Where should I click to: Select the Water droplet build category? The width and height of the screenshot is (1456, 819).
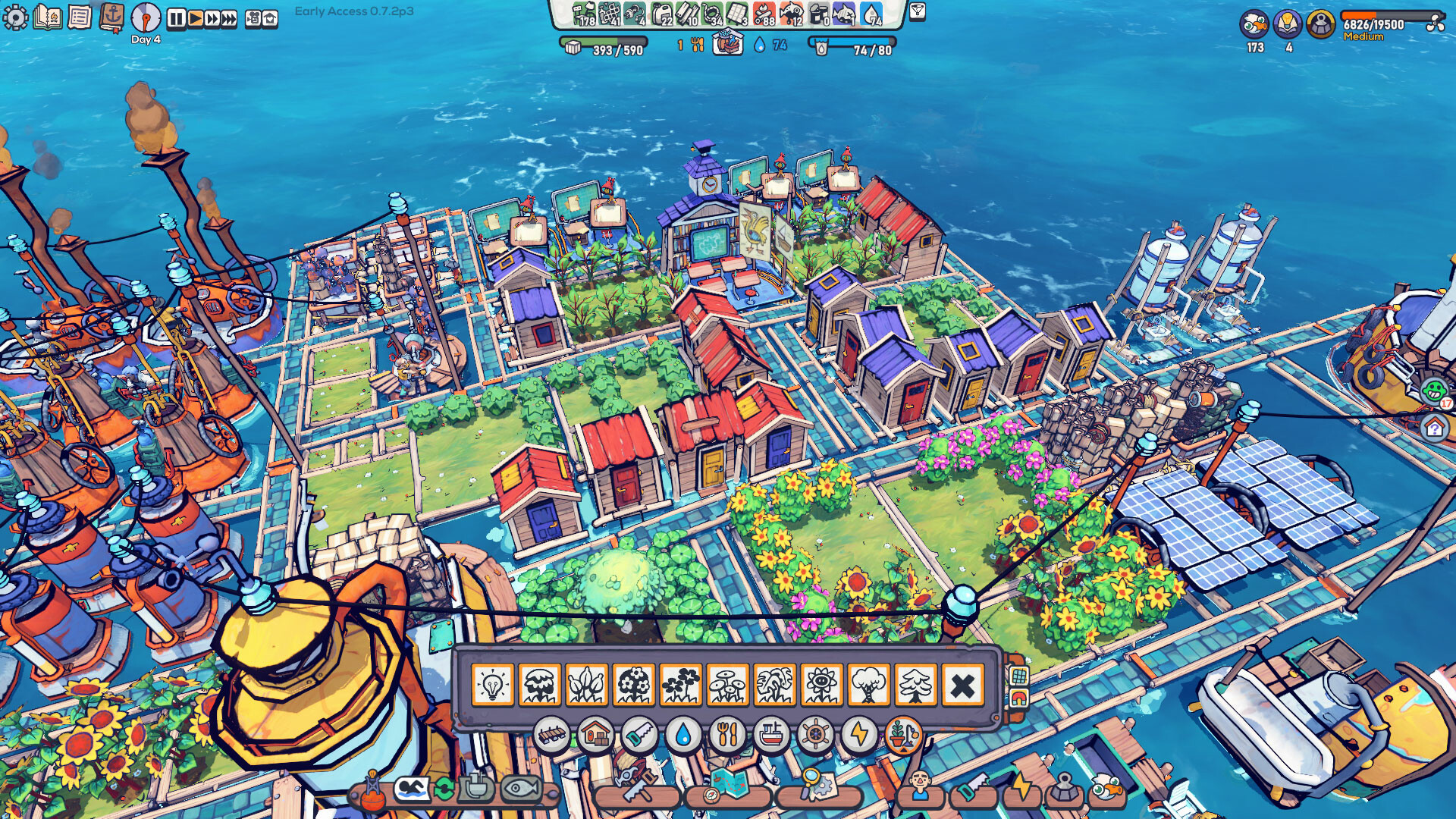tap(682, 734)
